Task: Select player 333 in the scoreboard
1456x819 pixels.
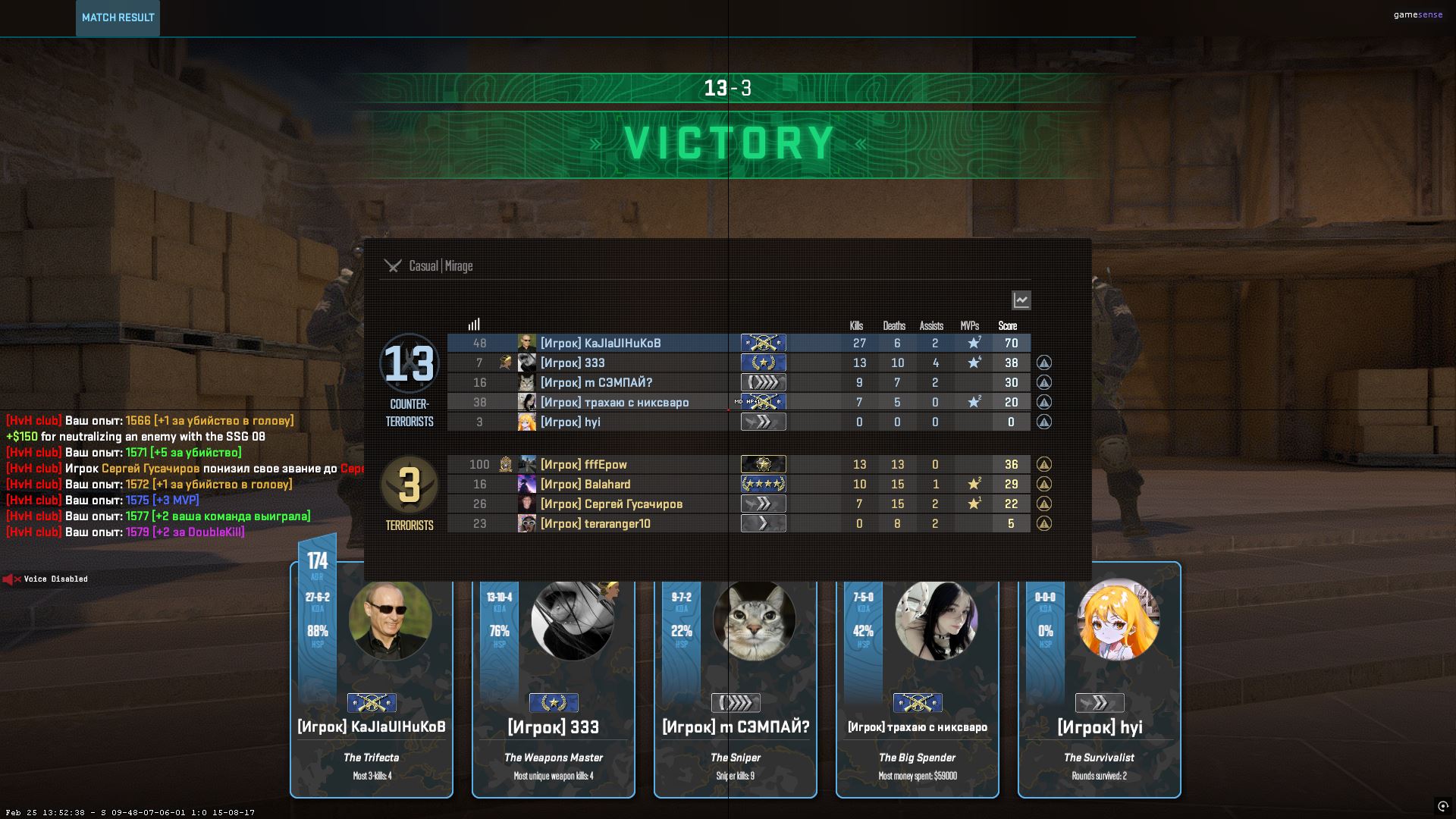Action: (573, 363)
